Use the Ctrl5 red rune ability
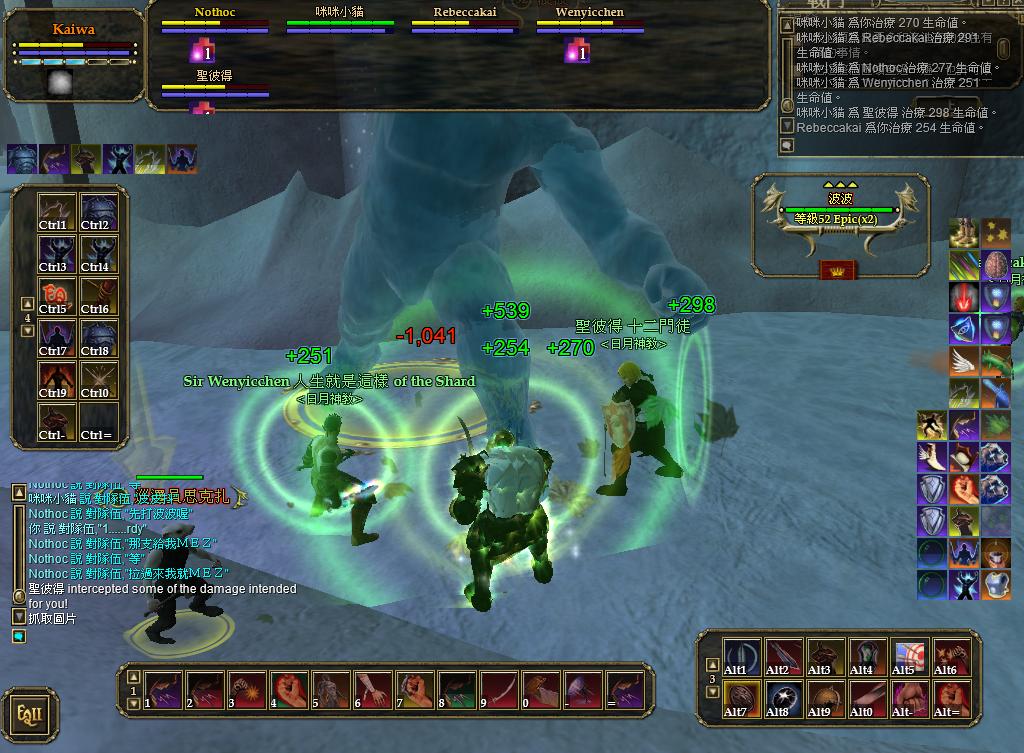The height and width of the screenshot is (753, 1024). (x=53, y=297)
